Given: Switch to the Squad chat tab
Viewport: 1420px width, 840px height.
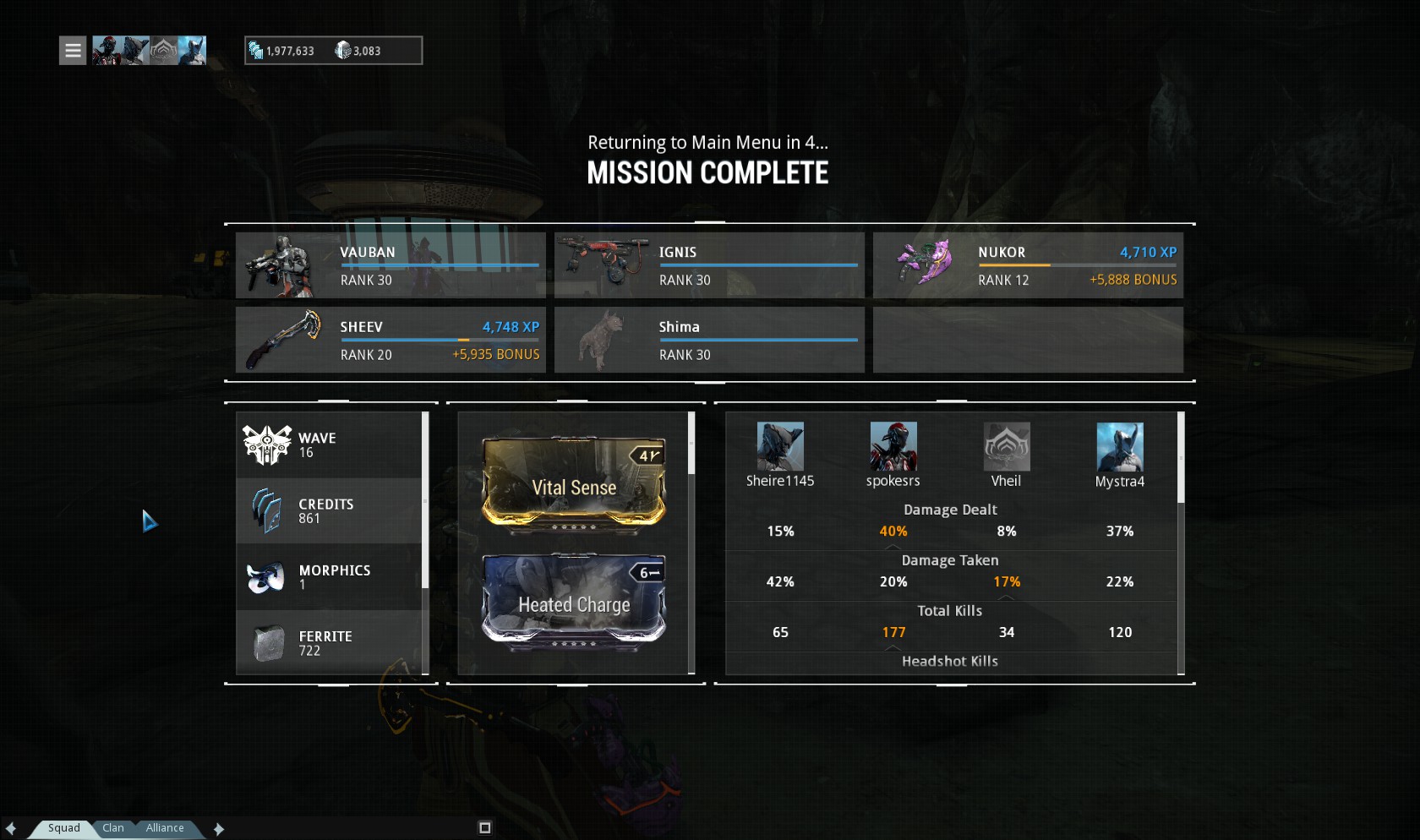Looking at the screenshot, I should [64, 828].
